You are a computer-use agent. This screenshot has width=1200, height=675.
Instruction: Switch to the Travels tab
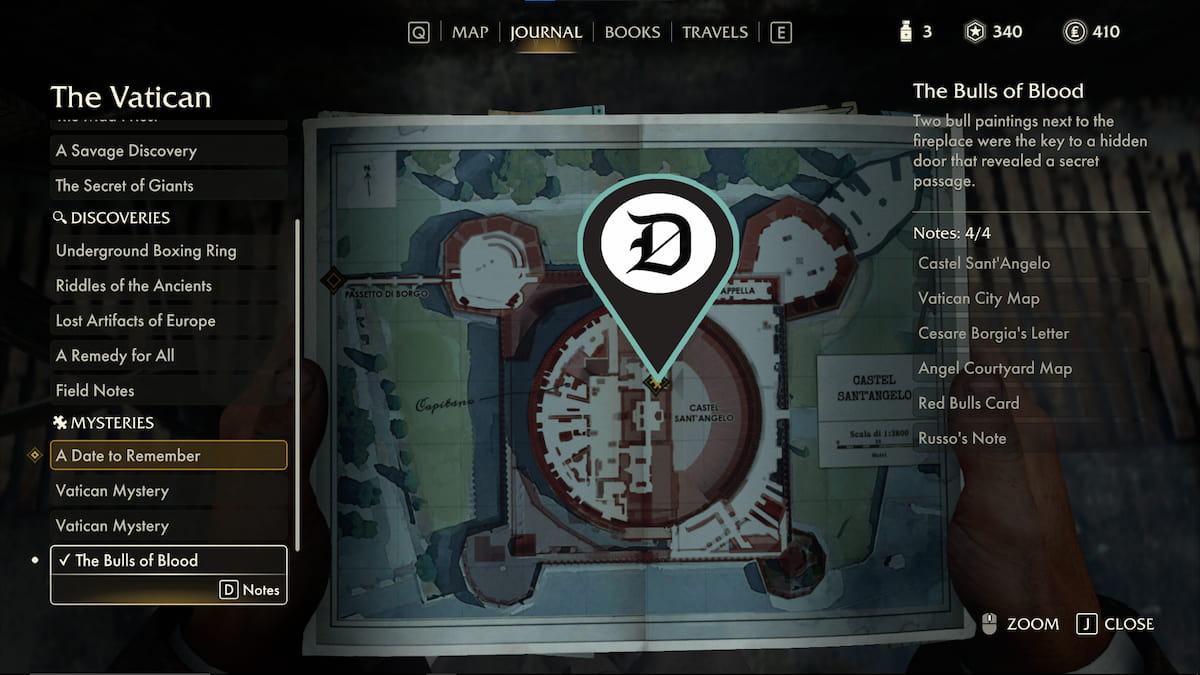pos(715,32)
